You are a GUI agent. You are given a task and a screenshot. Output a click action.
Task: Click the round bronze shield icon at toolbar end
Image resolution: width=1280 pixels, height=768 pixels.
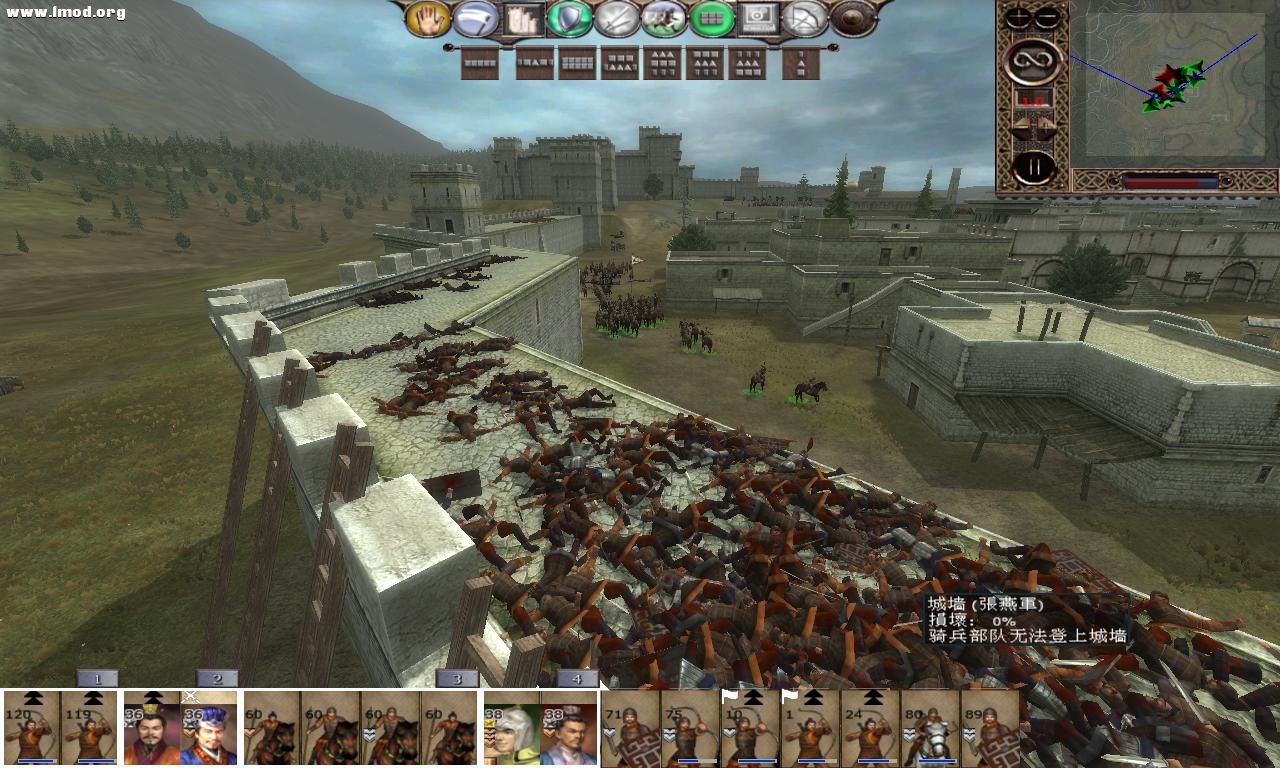point(852,17)
